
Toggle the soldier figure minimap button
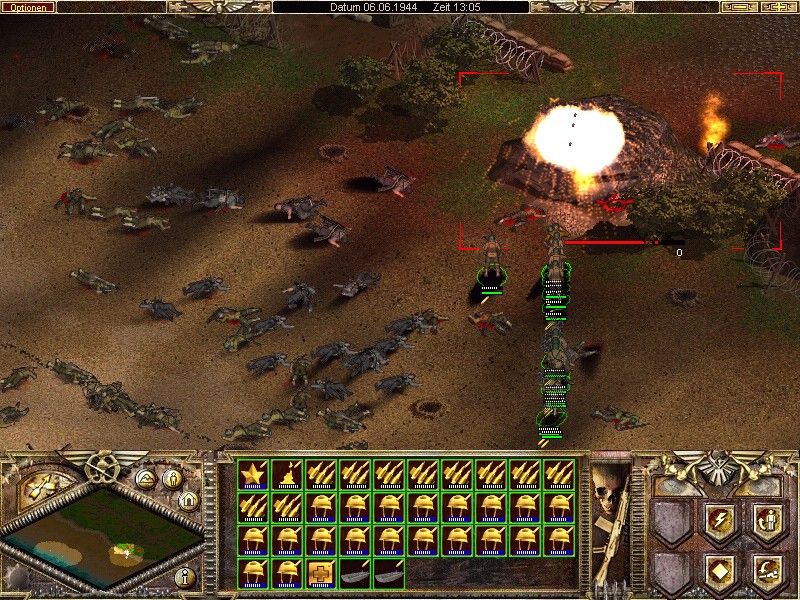(x=170, y=479)
